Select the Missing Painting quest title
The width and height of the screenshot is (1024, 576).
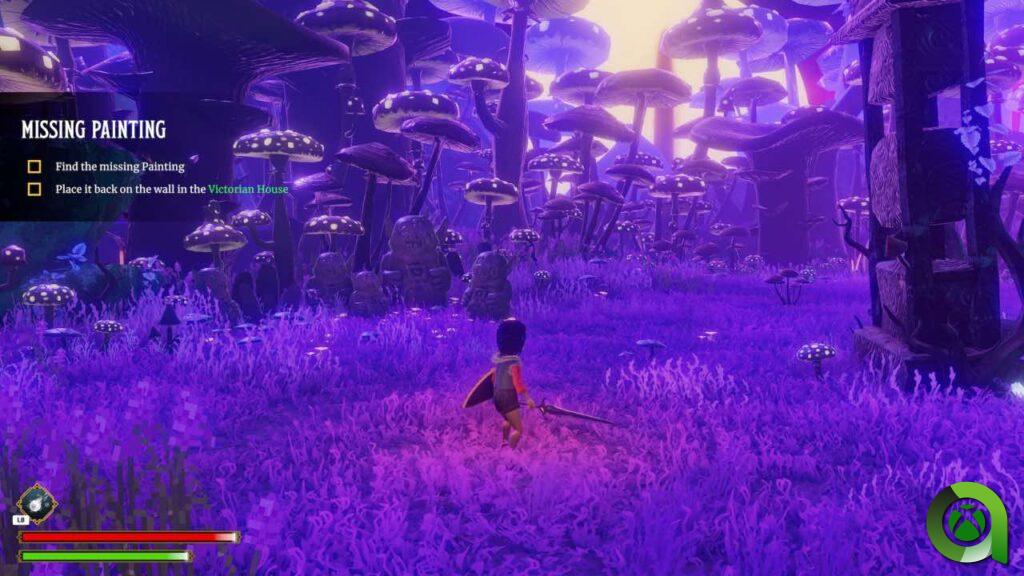[93, 130]
